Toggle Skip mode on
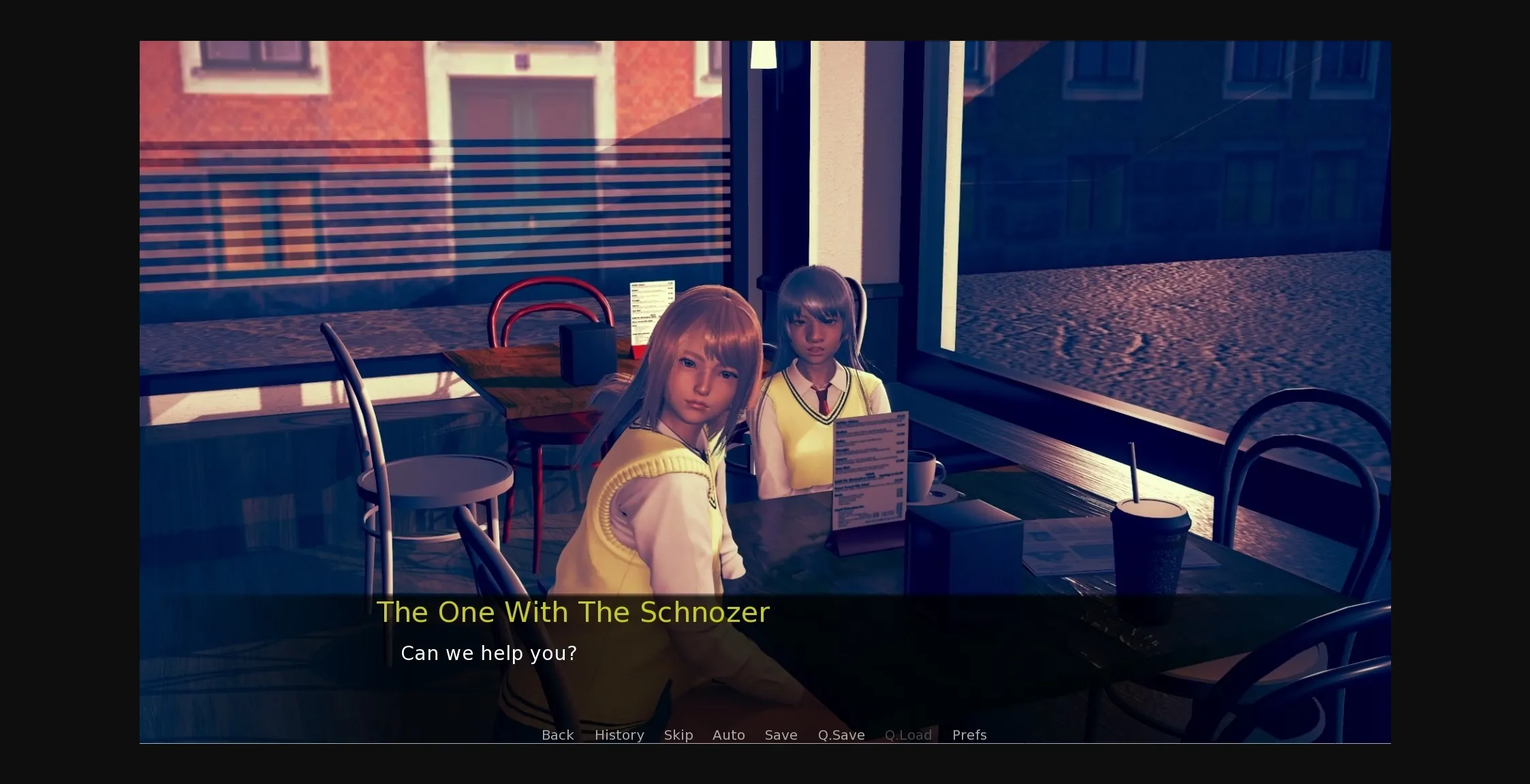Viewport: 1530px width, 784px height. tap(678, 735)
